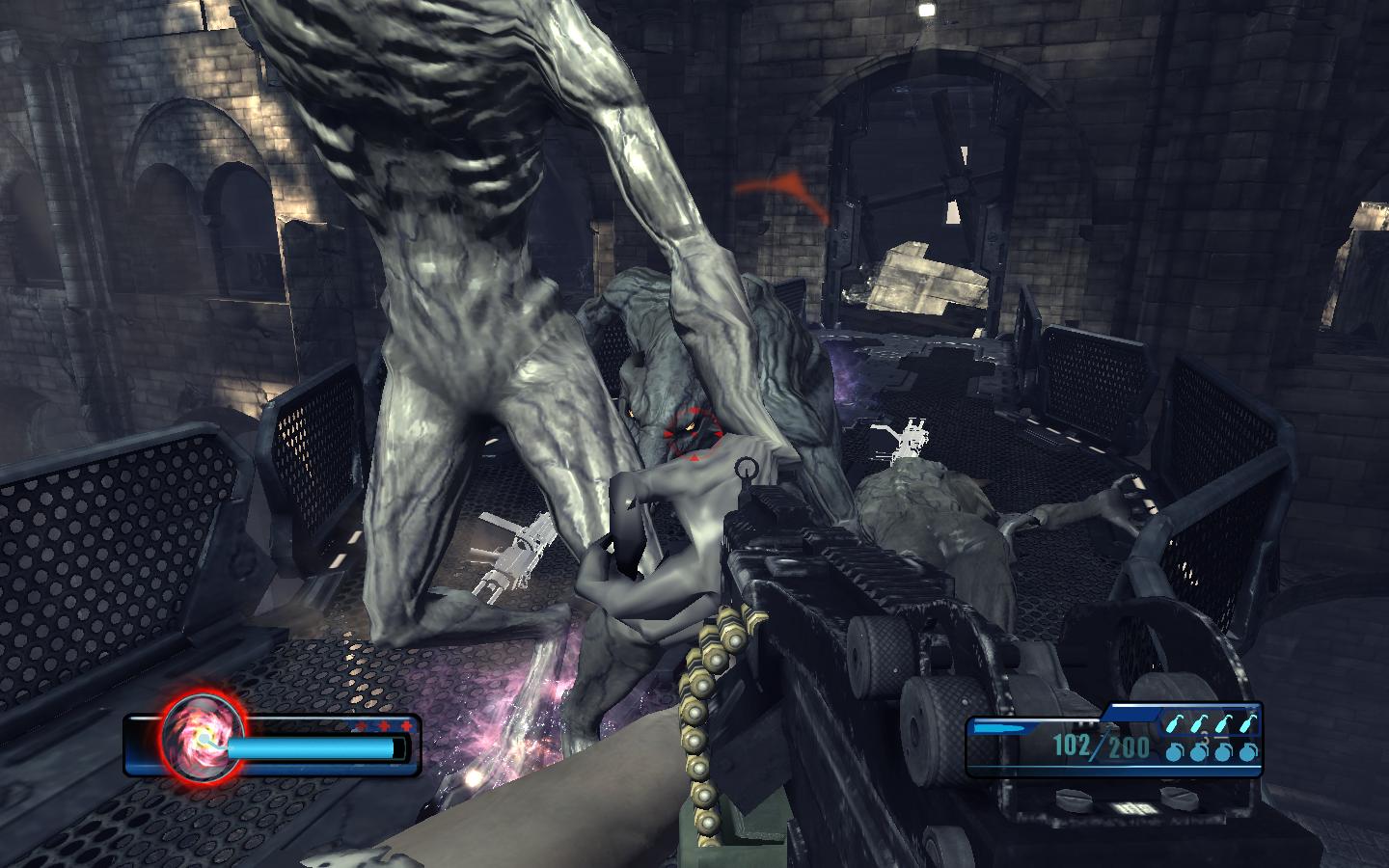Select the bullet ammo type icon
The height and width of the screenshot is (868, 1389).
[996, 726]
